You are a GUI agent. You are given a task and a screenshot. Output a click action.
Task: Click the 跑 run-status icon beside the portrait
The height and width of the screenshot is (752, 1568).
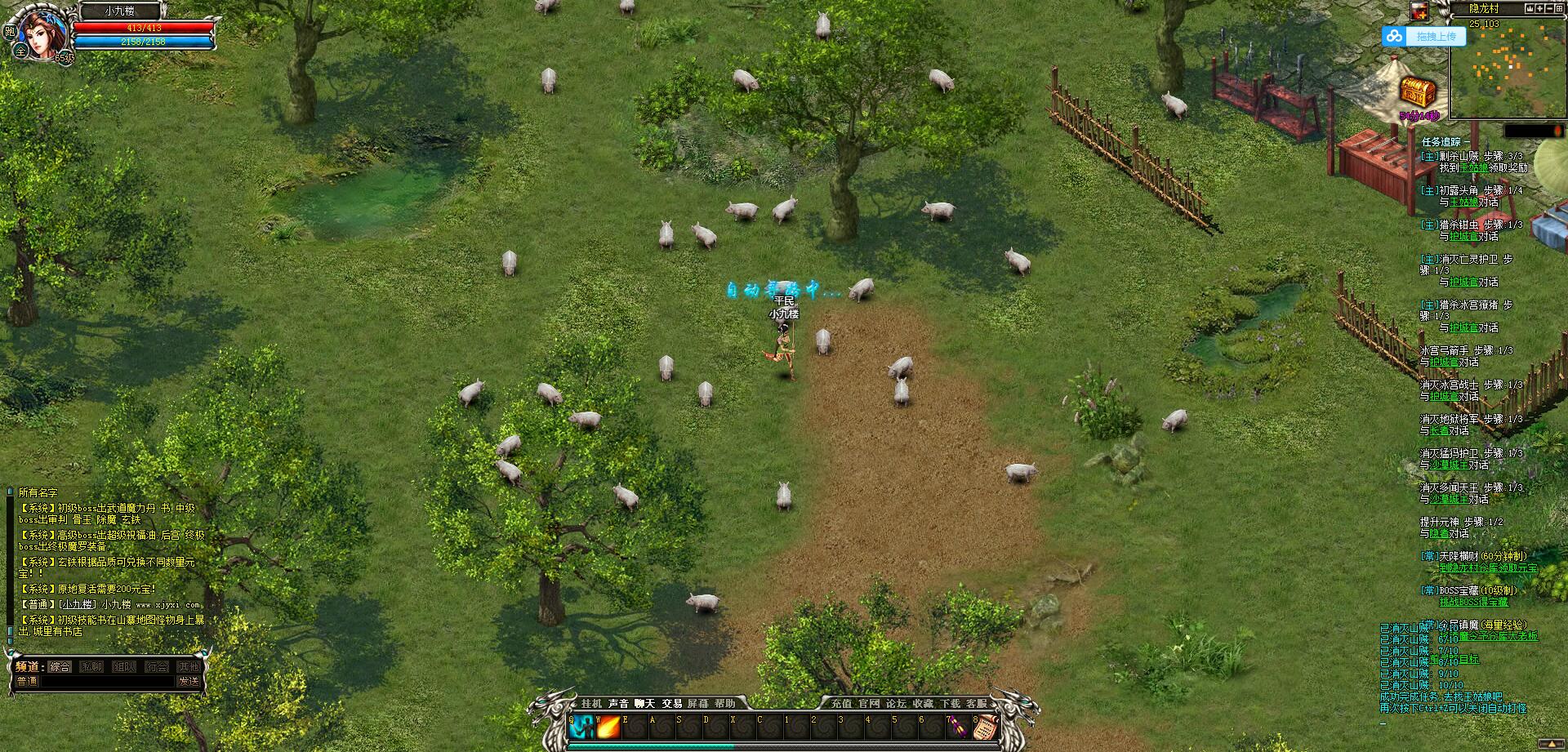point(11,31)
